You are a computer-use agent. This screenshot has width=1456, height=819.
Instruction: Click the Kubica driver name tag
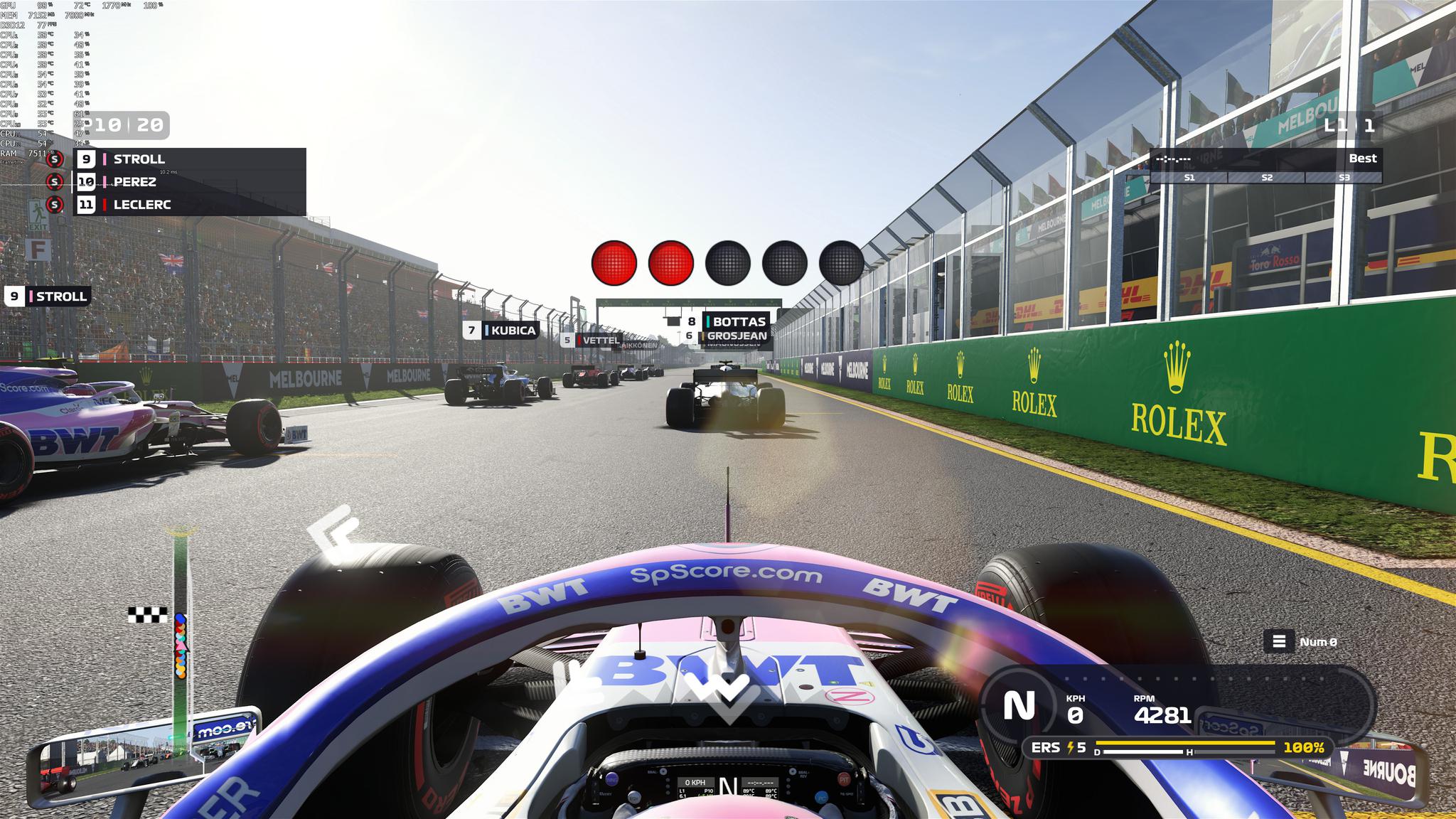[x=502, y=331]
